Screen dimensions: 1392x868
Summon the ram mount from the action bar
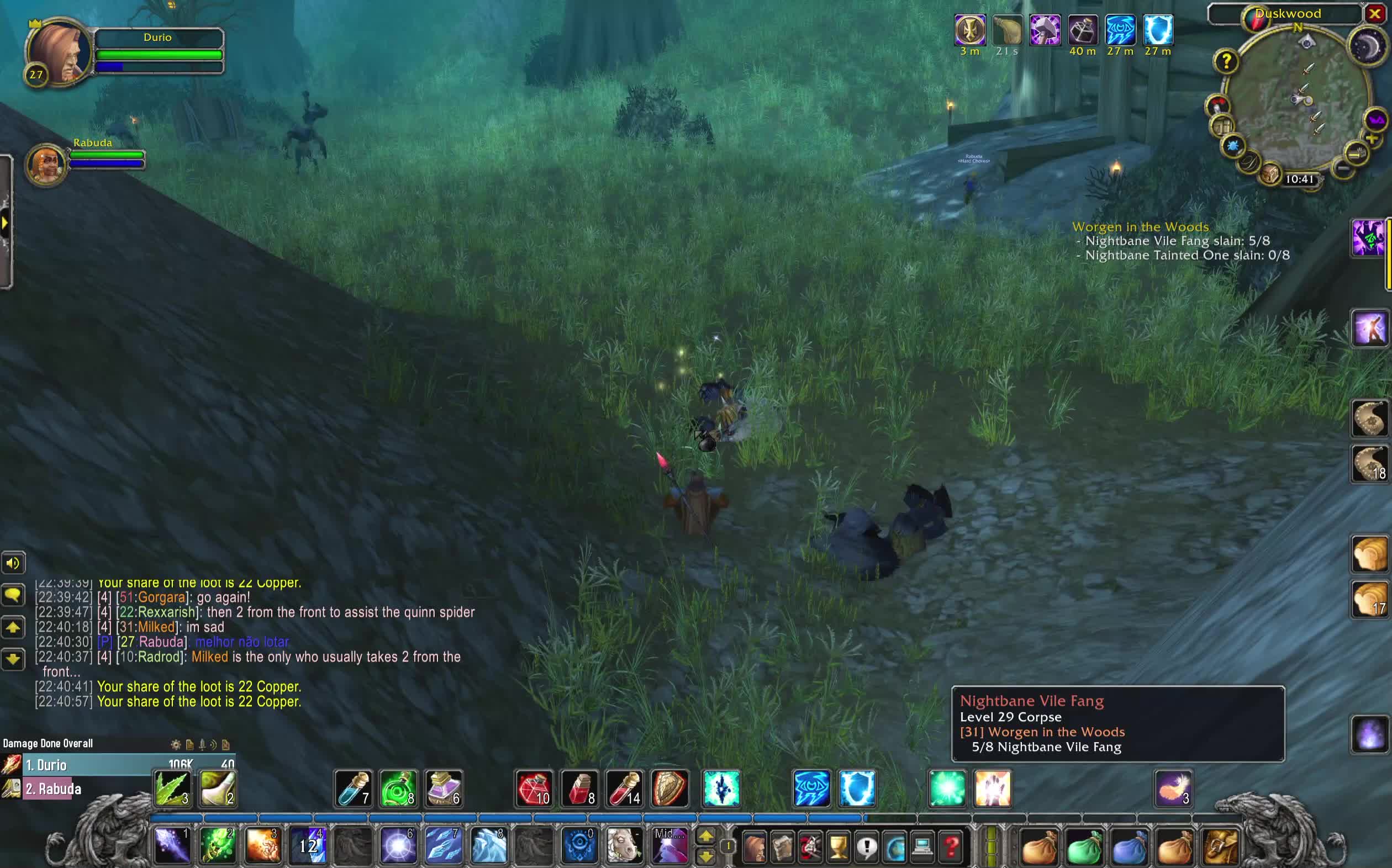point(624,844)
